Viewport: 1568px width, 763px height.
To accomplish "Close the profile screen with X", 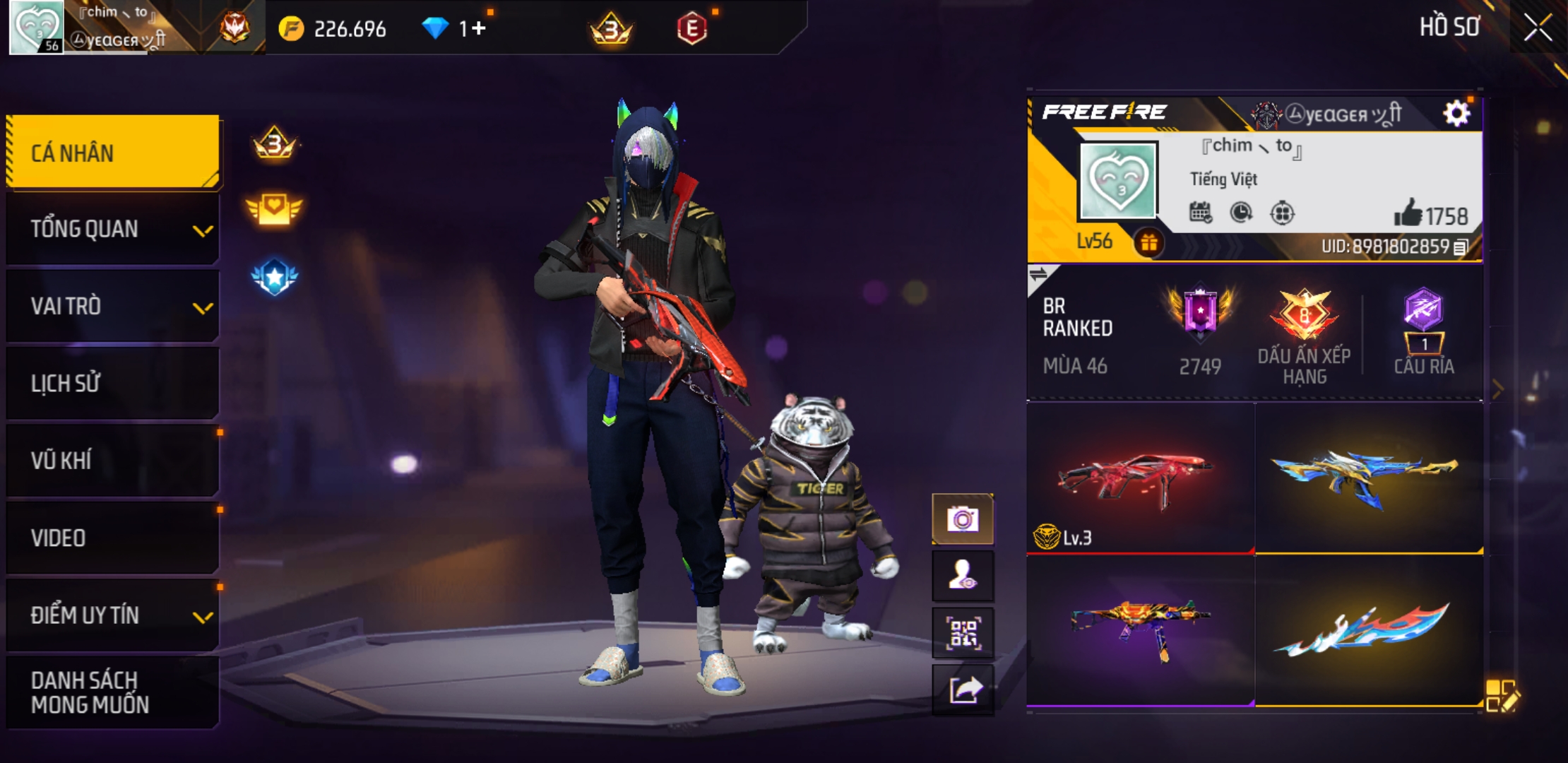I will [x=1537, y=28].
